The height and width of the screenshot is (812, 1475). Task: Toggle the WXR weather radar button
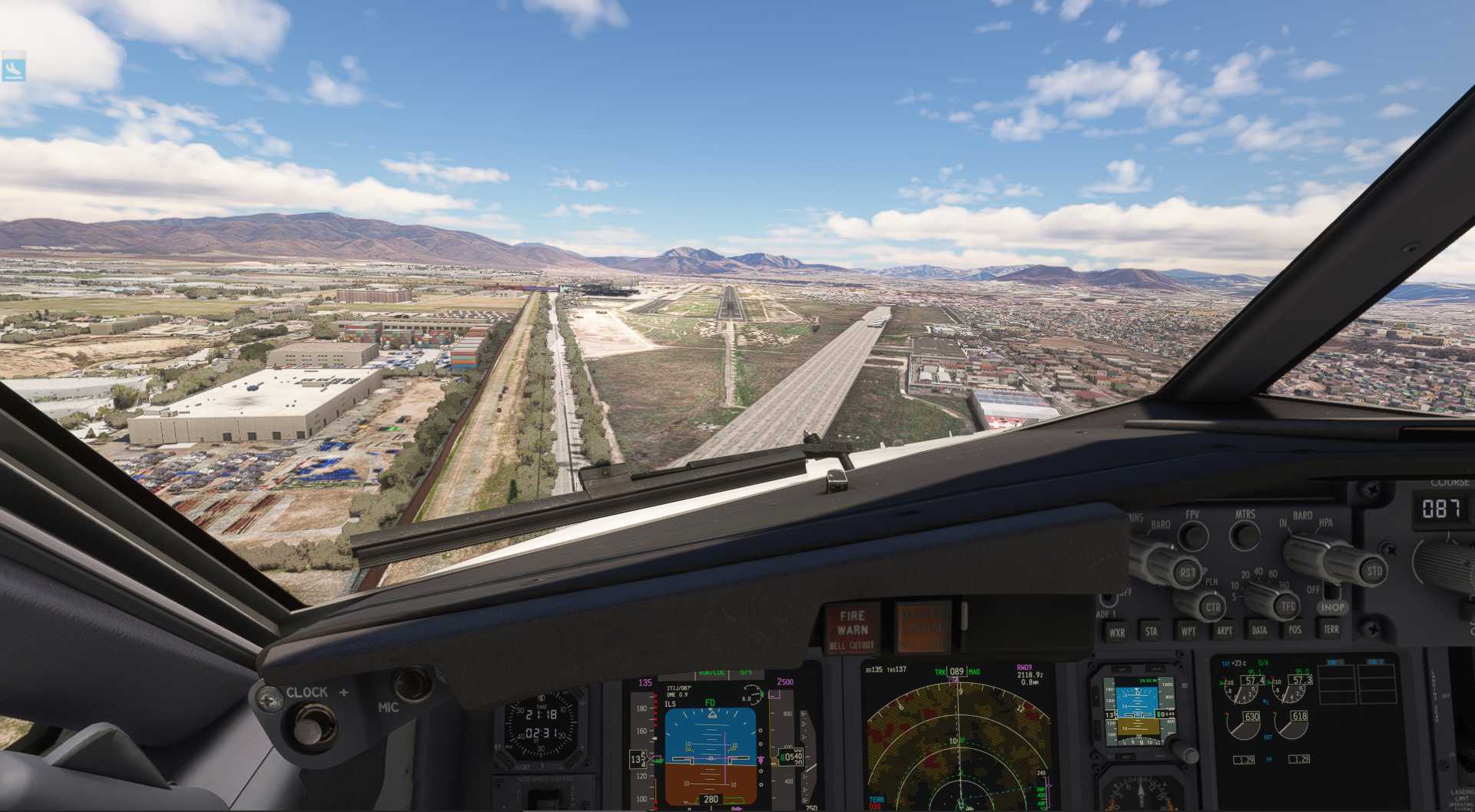coord(1116,632)
